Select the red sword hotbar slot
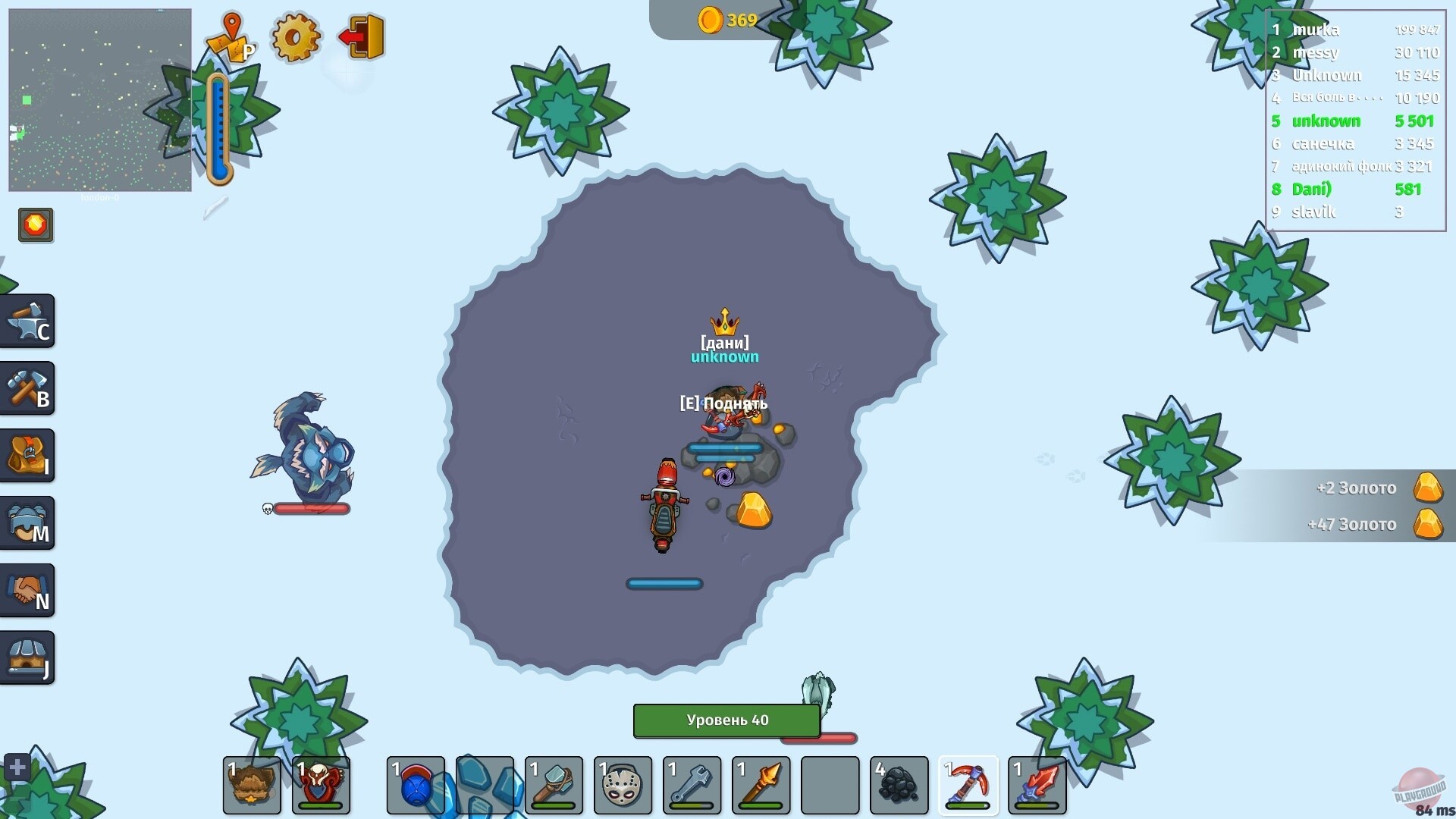 tap(1037, 786)
